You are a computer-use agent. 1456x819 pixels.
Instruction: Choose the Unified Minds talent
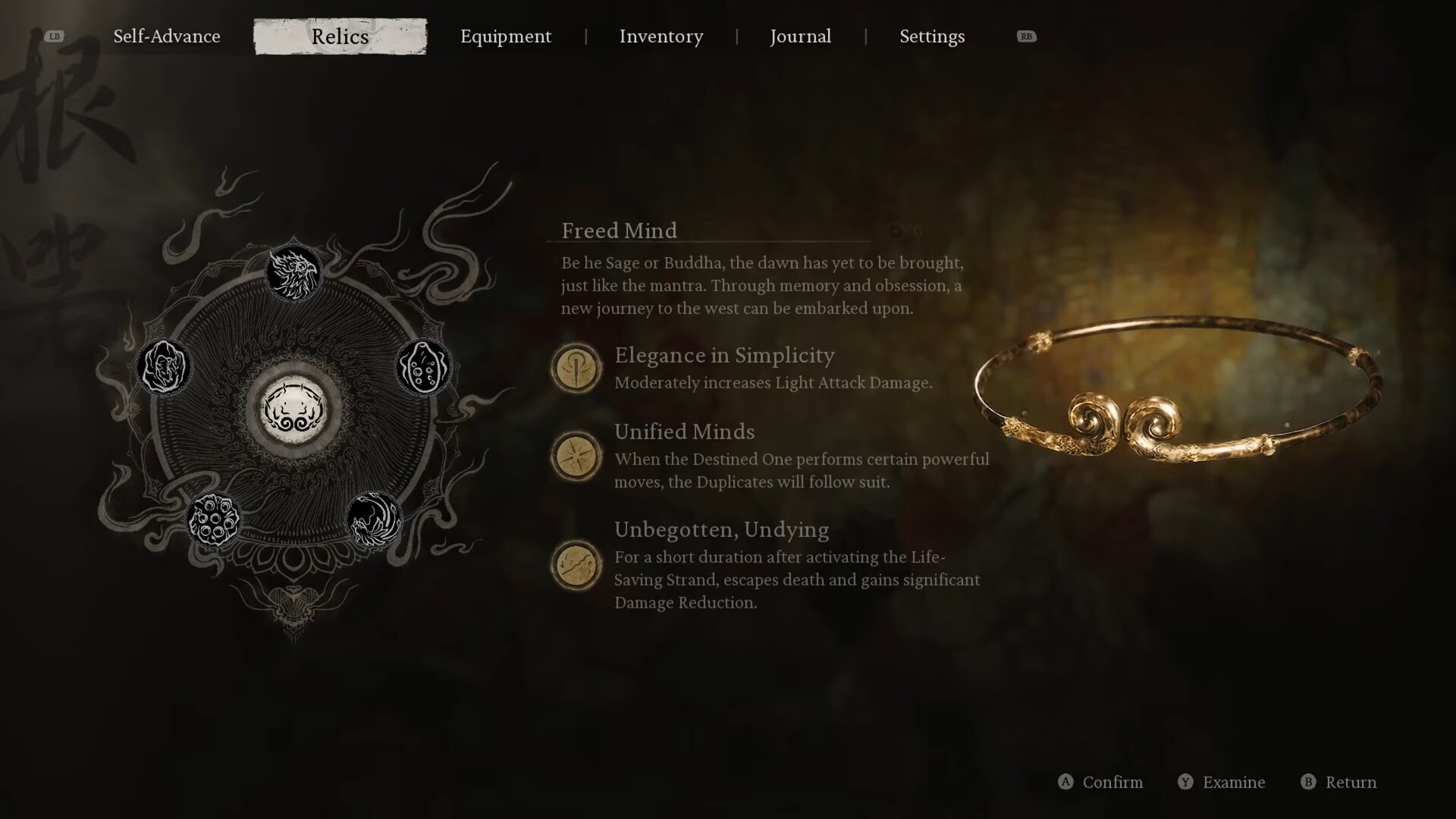[576, 457]
